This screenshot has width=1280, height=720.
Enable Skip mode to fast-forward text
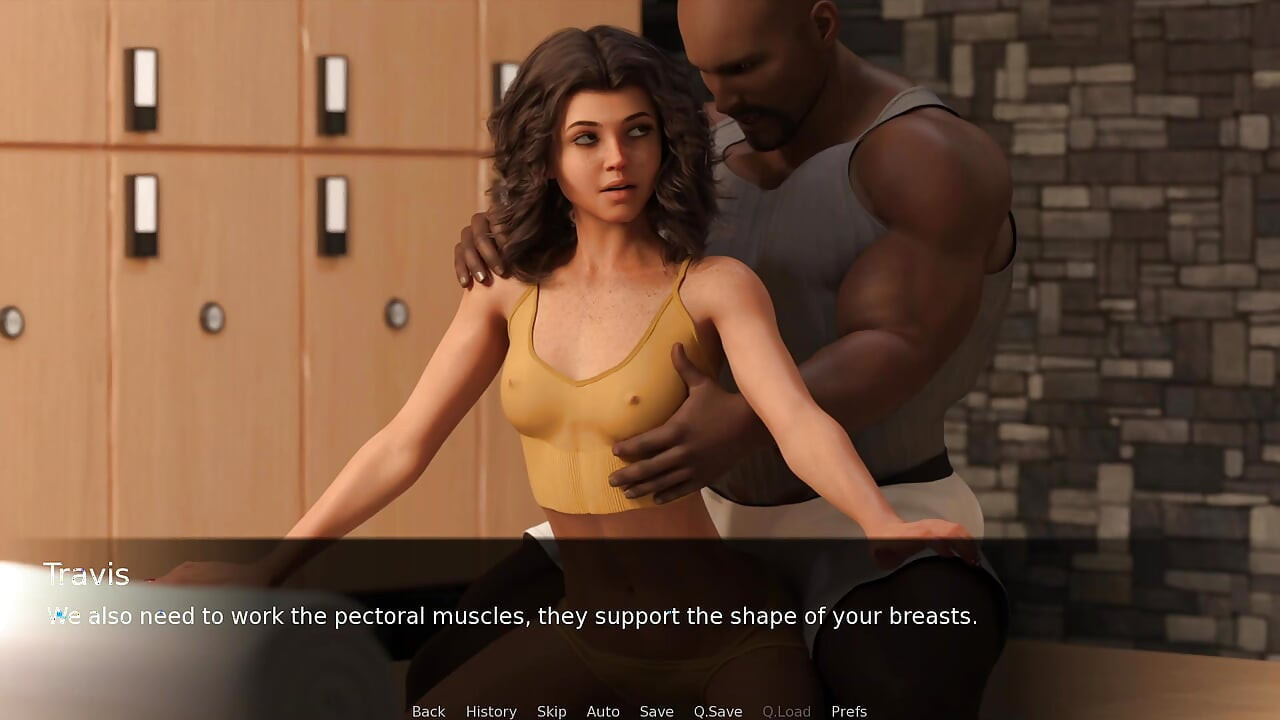[551, 711]
